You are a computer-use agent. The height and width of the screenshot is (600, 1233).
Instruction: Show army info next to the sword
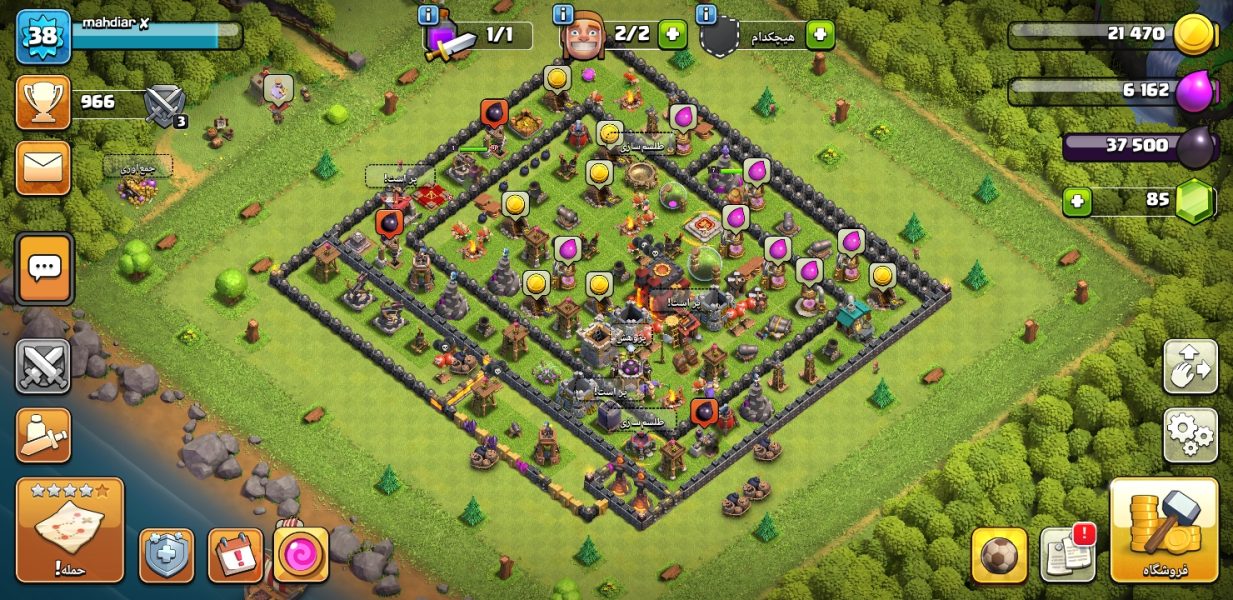click(429, 15)
